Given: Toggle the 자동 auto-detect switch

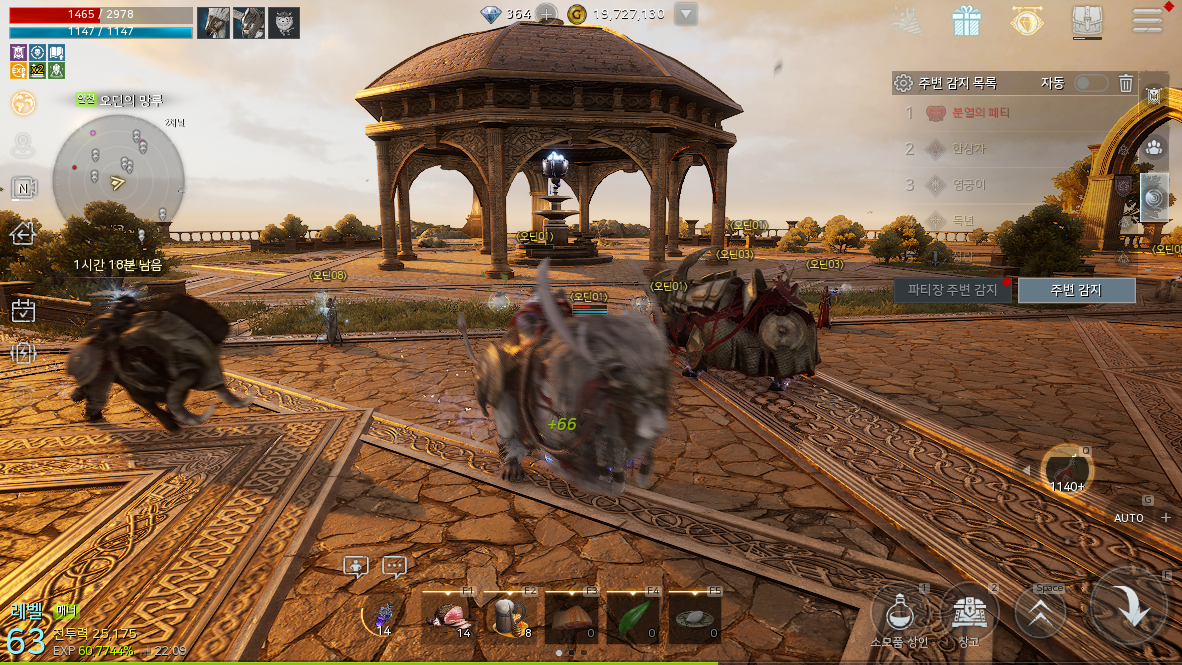Looking at the screenshot, I should coord(1090,83).
